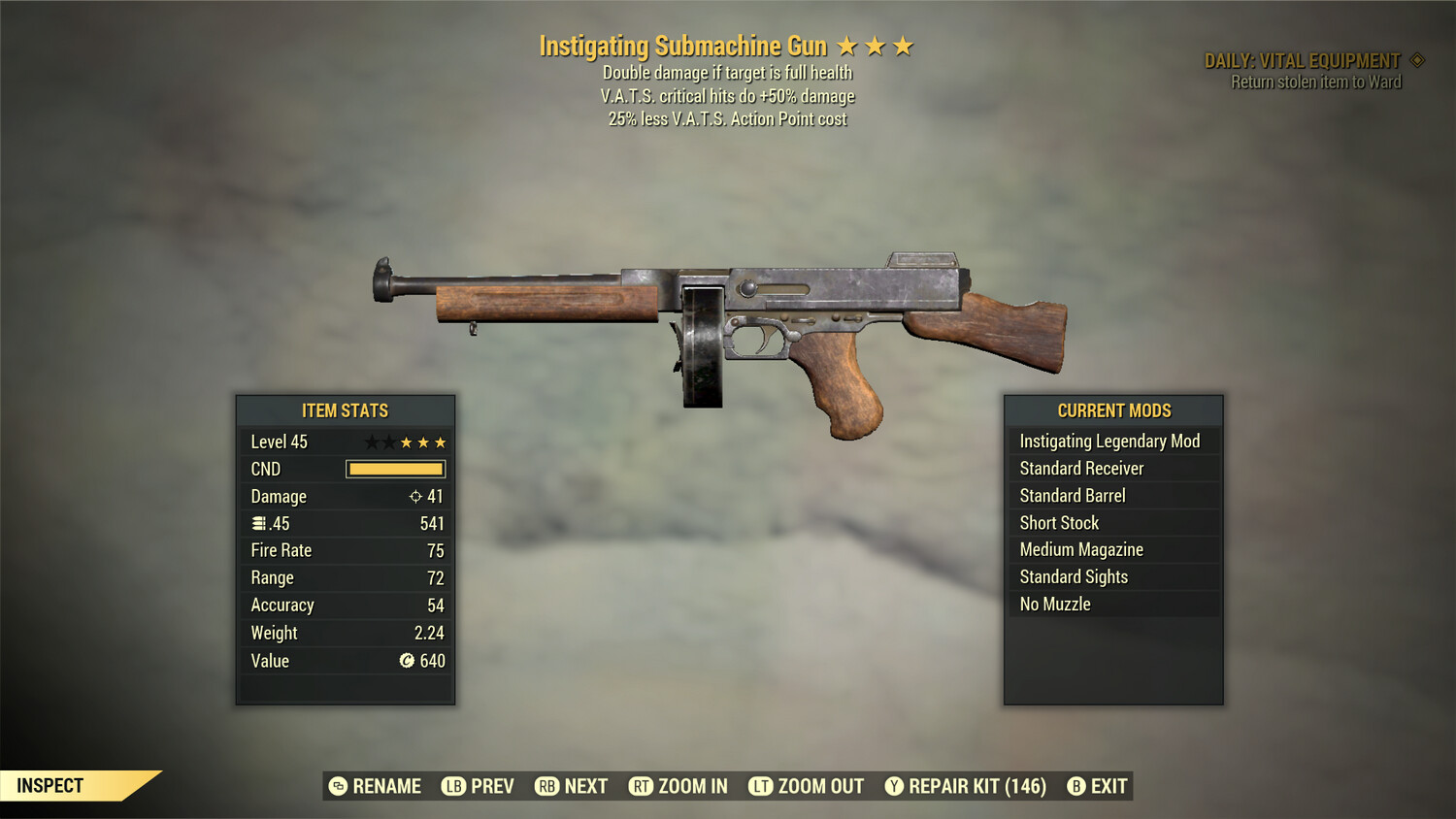
Task: Click the yellow CND condition bar
Action: click(394, 469)
